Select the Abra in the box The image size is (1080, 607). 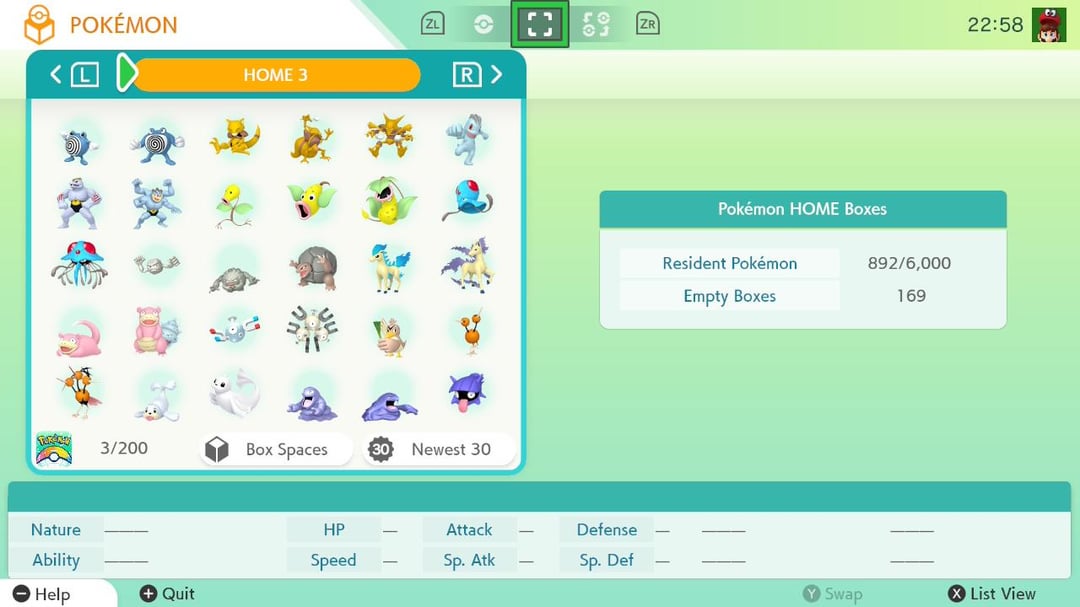[x=235, y=138]
